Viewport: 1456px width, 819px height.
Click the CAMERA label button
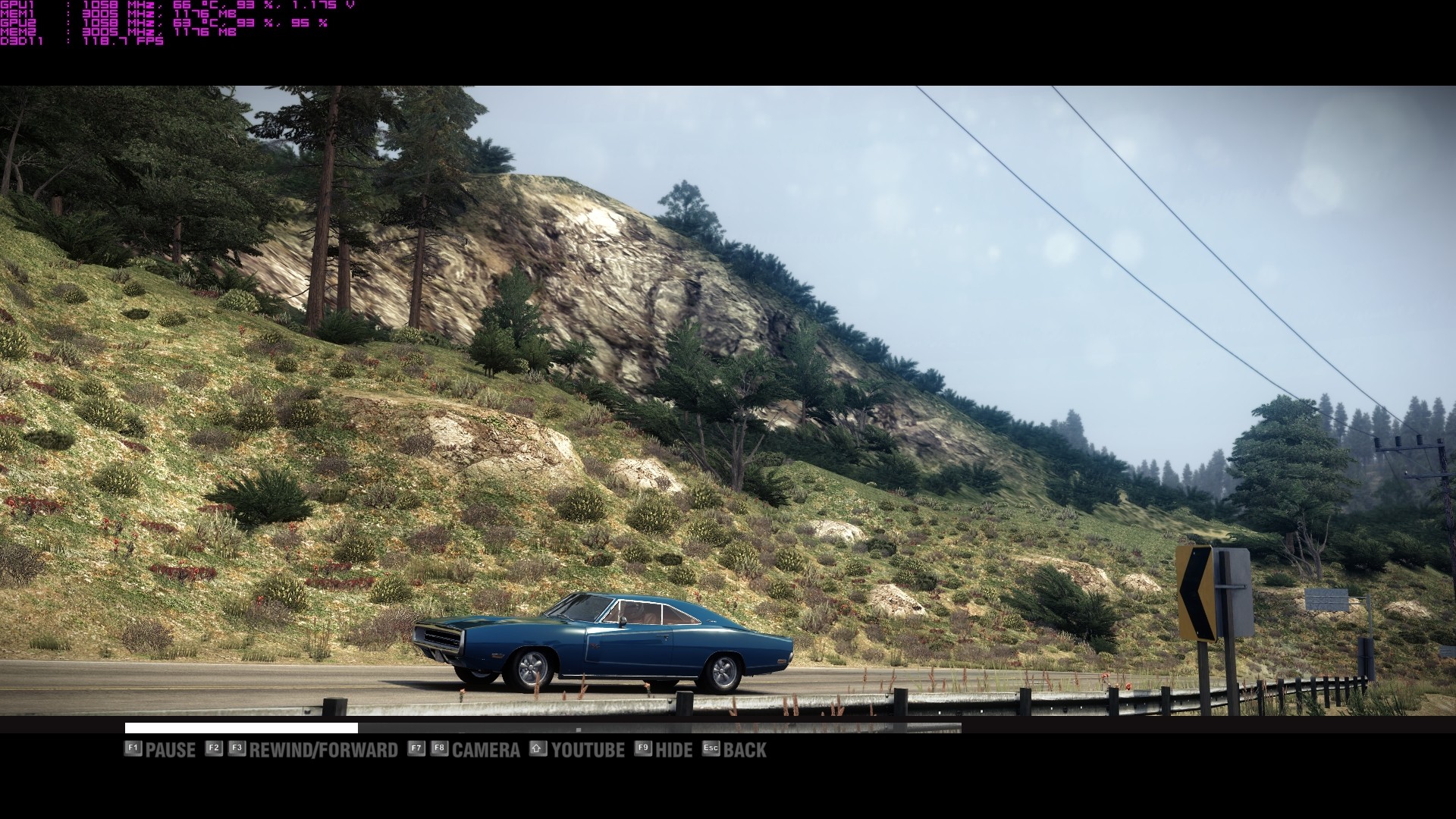tap(485, 749)
